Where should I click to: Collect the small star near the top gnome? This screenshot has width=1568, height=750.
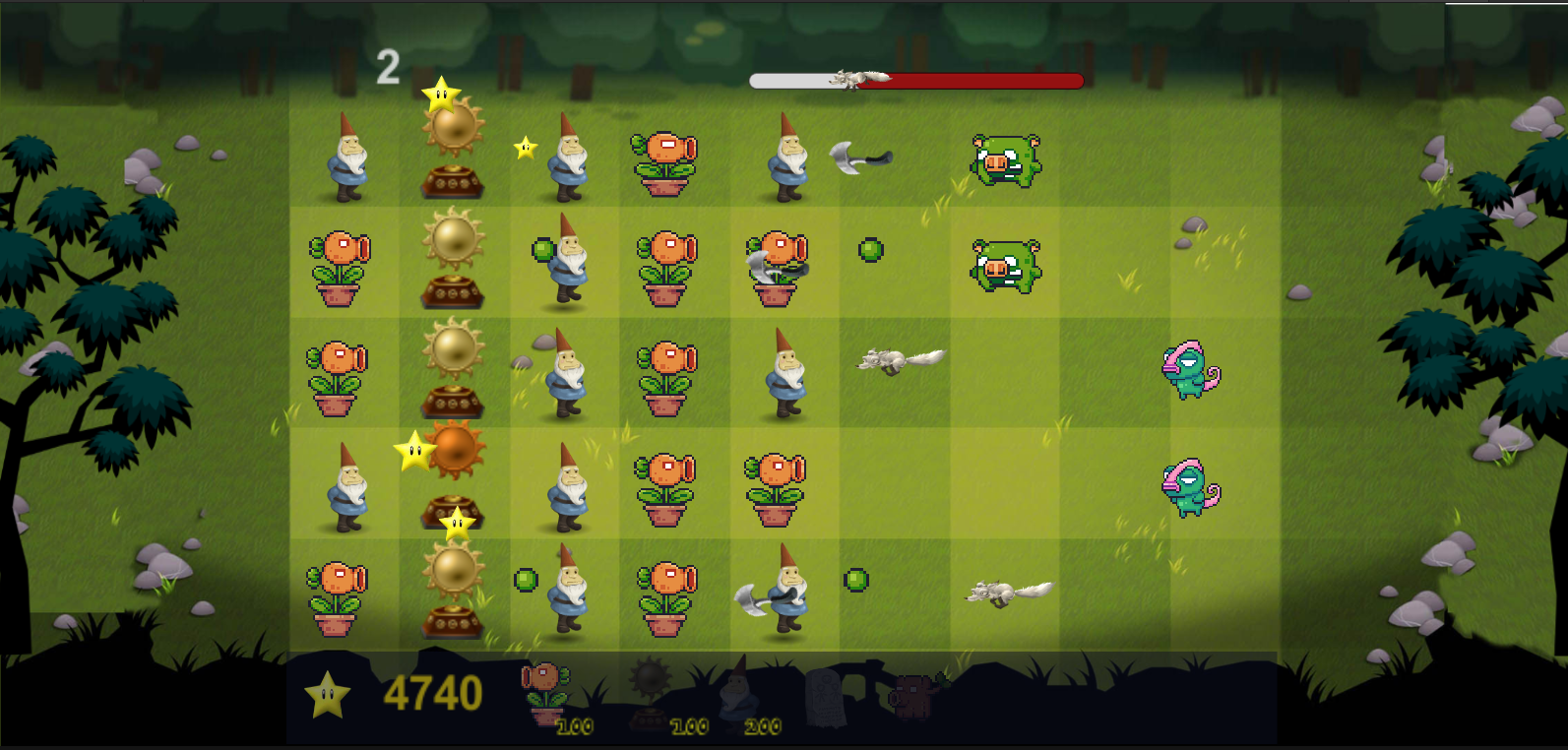pyautogui.click(x=525, y=146)
